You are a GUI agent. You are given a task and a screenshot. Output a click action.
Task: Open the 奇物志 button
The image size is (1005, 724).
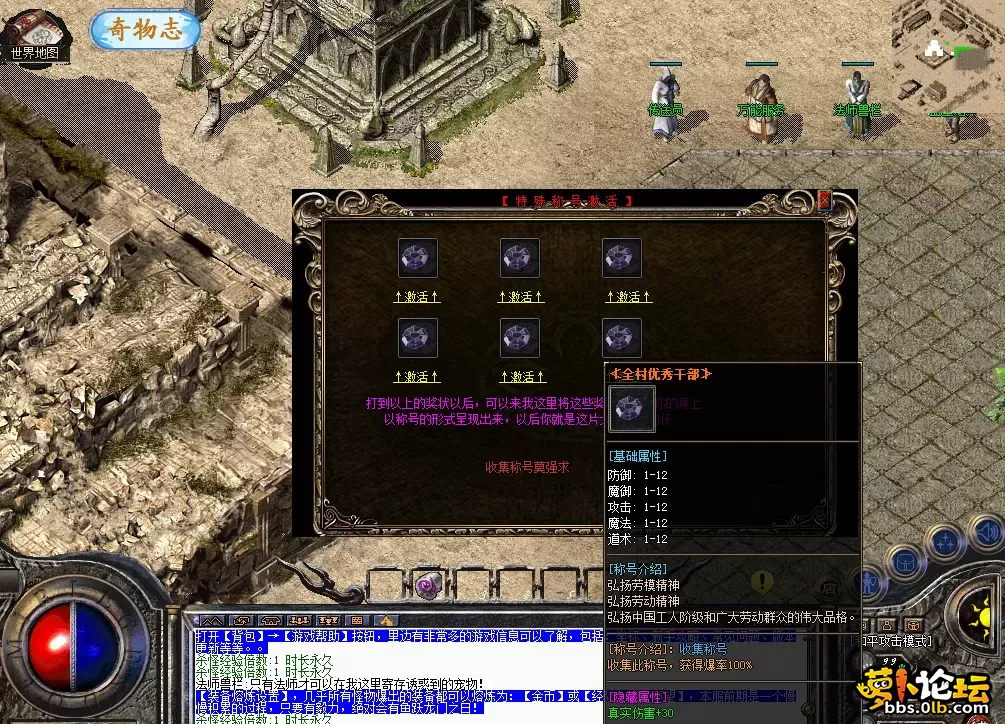[145, 30]
